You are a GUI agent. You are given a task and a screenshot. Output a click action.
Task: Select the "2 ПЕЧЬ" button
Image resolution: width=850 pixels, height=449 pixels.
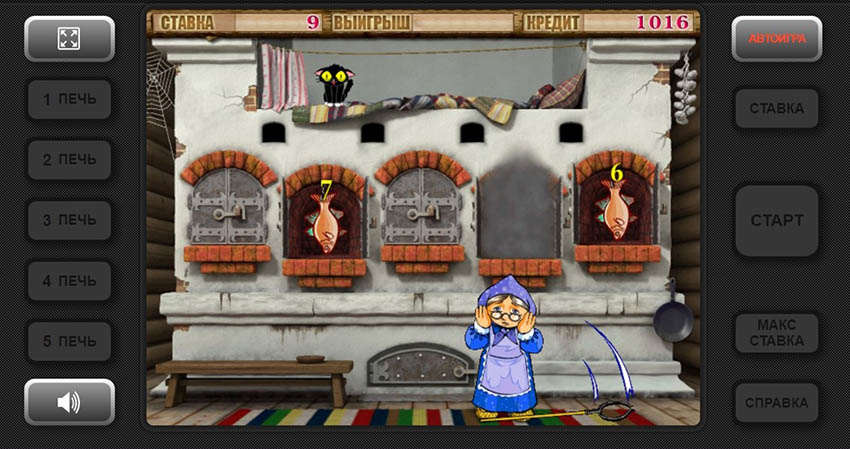pyautogui.click(x=69, y=160)
